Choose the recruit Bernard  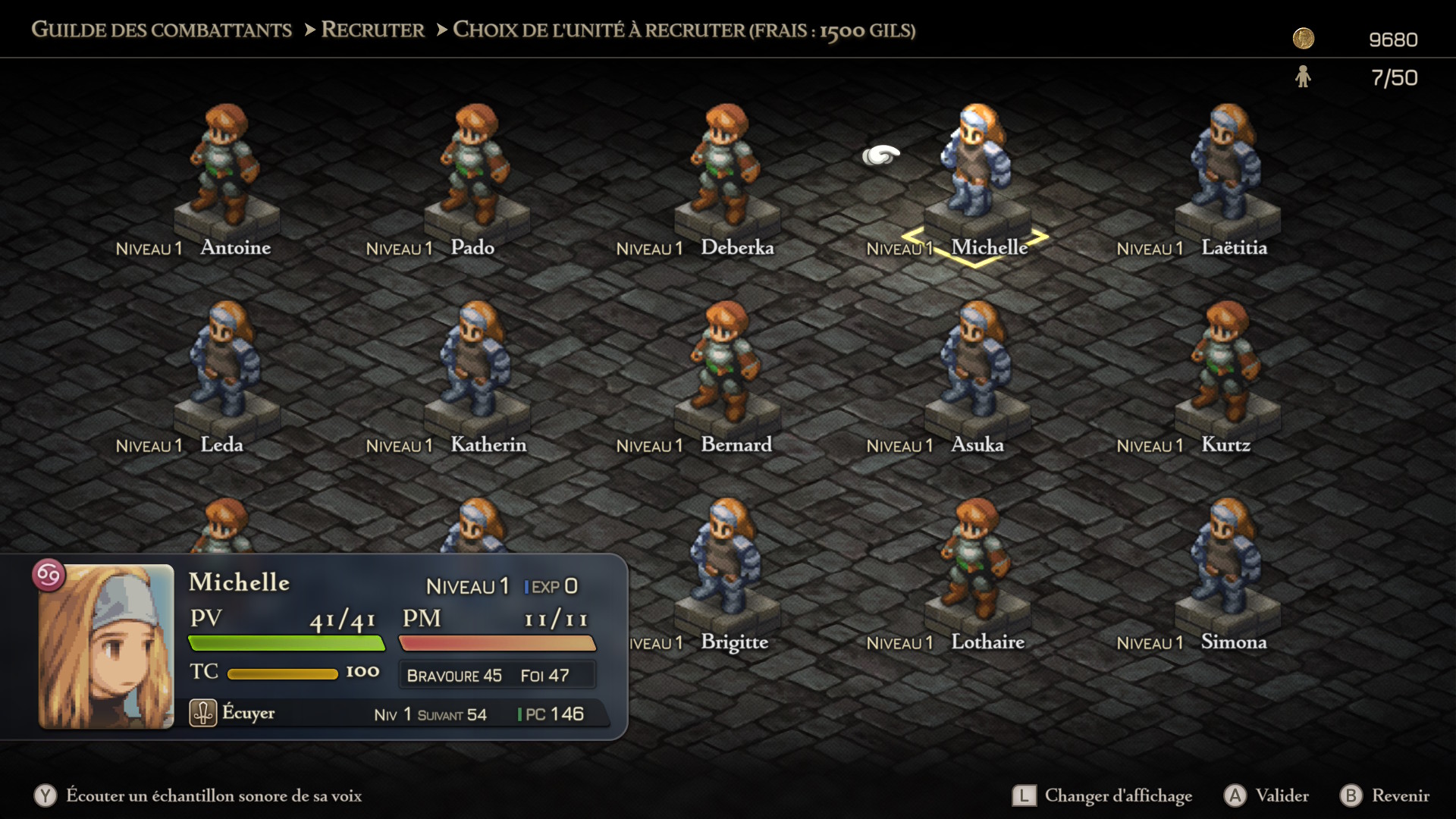point(724,364)
